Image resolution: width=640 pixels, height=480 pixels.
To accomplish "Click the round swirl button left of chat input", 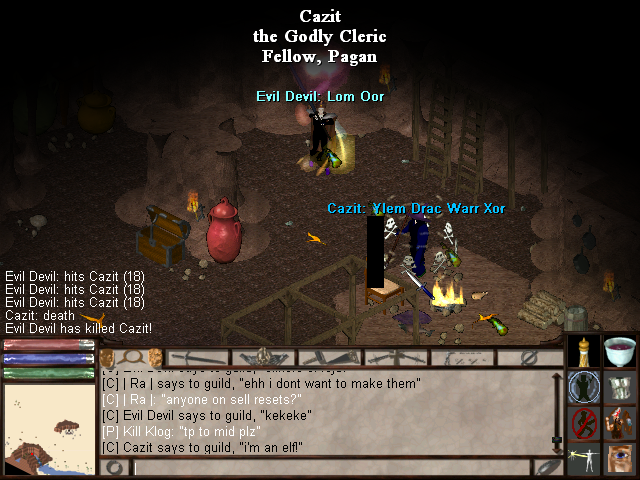I will [x=114, y=467].
